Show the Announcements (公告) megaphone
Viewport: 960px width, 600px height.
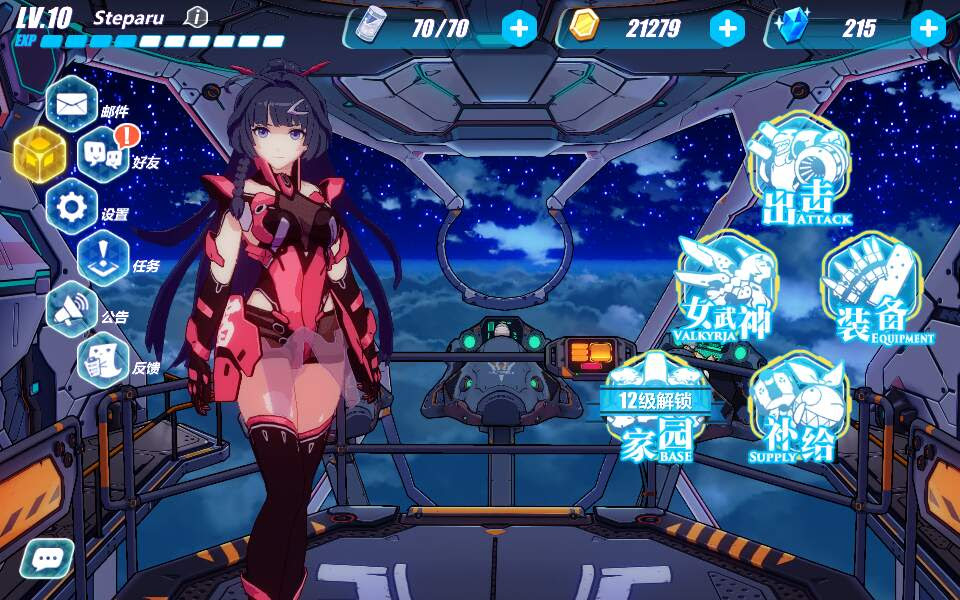click(72, 310)
